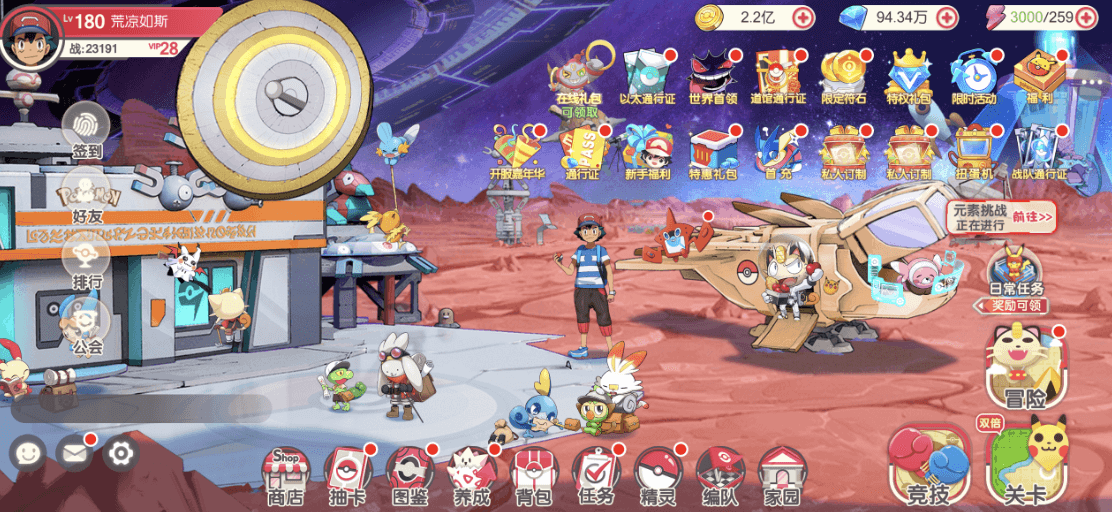Viewport: 1112px width, 512px height.
Task: Open the mail envelope icon
Action: 73,454
